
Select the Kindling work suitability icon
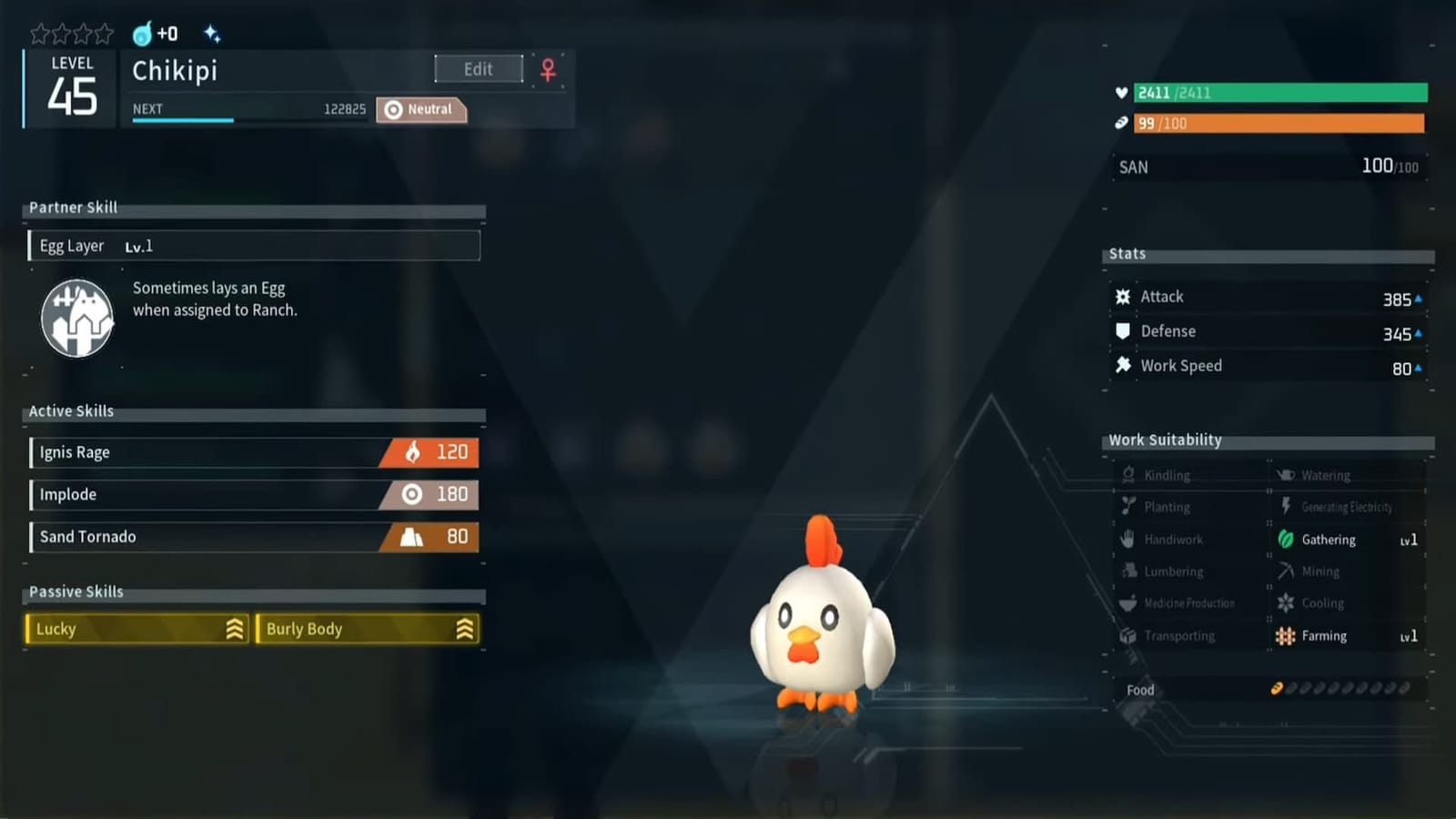pos(1128,475)
